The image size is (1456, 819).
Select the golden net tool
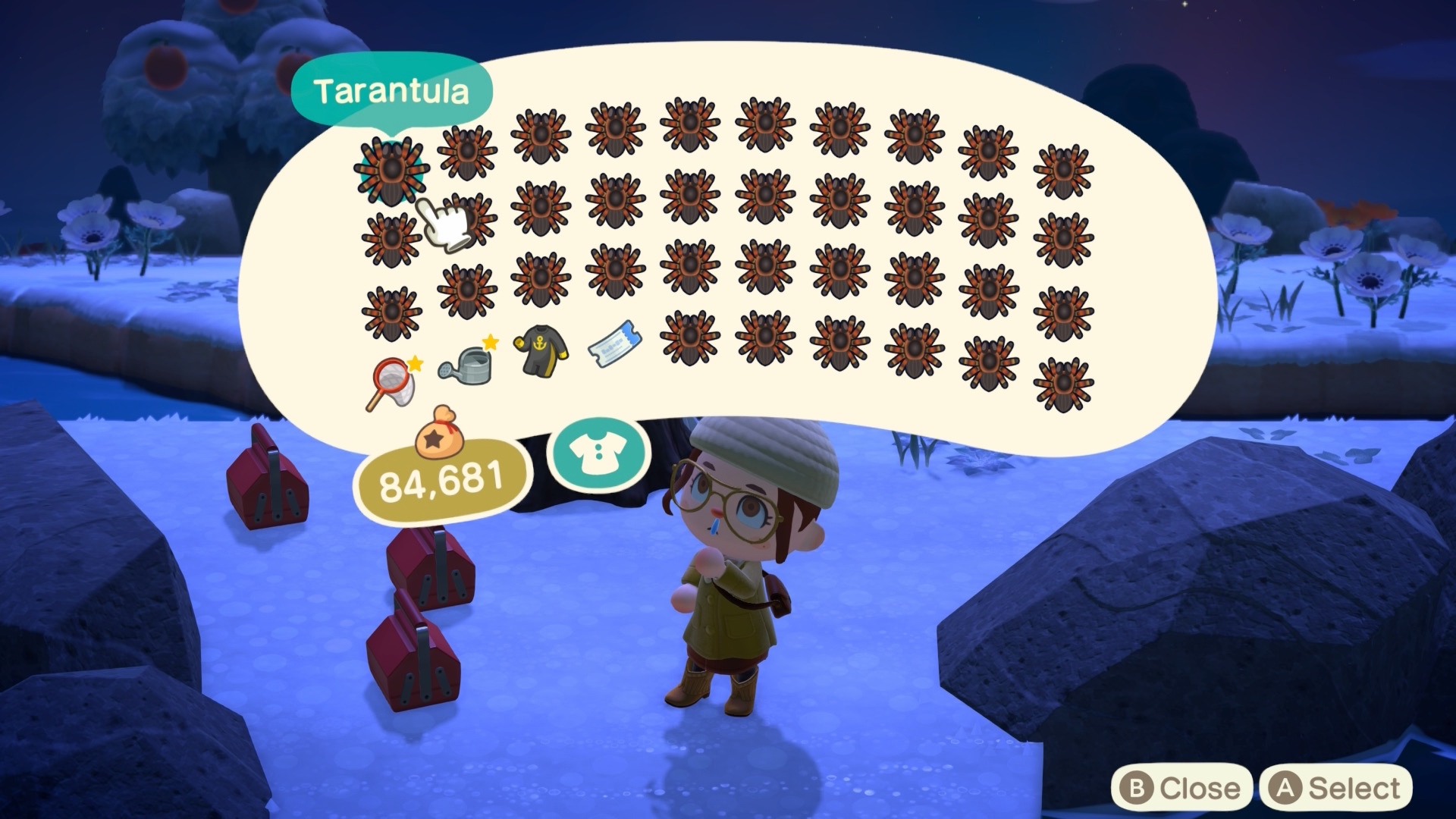[x=393, y=383]
